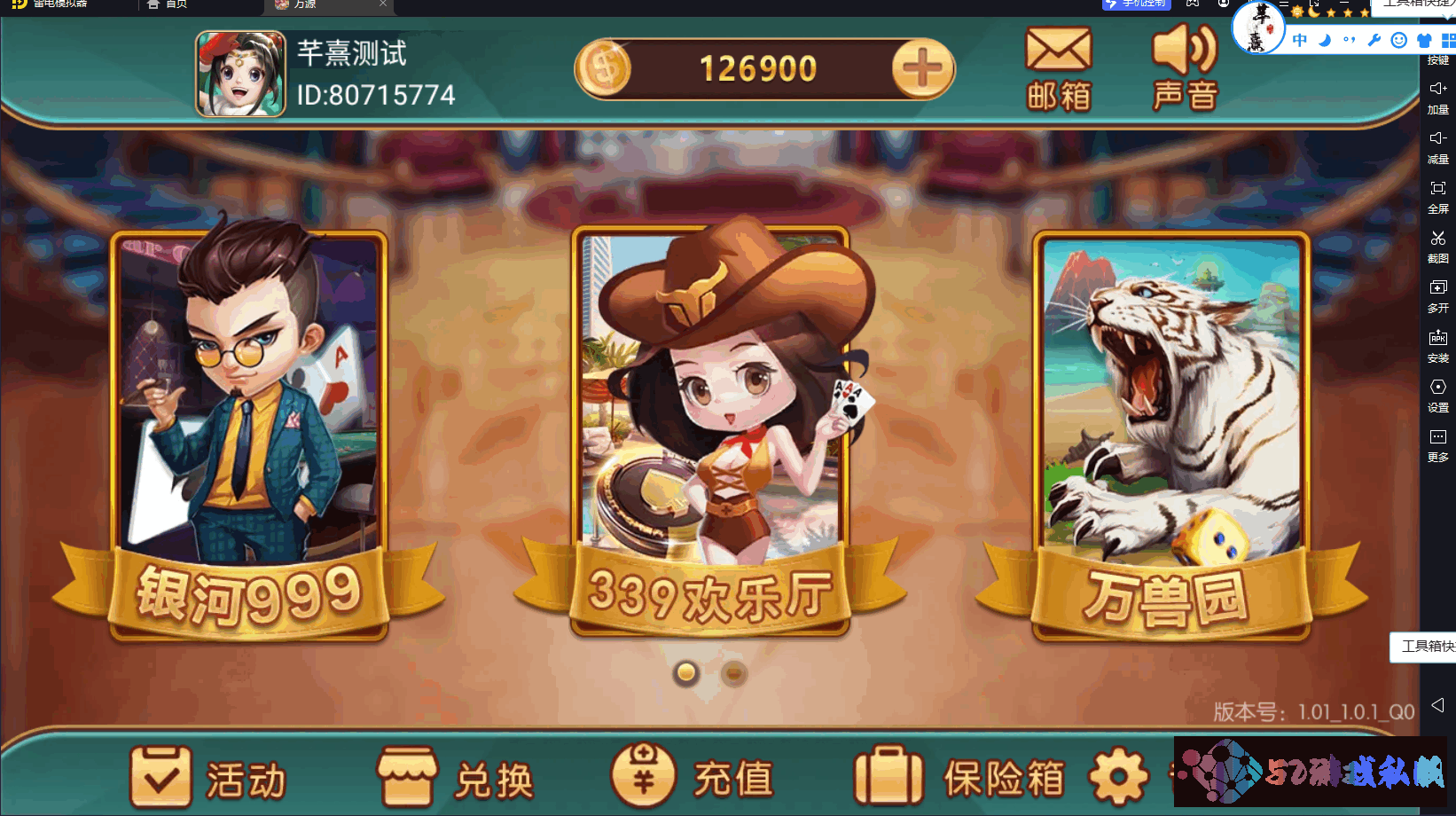Screen dimensions: 1456x816
Task: Select the second carousel page dot
Action: [x=732, y=673]
